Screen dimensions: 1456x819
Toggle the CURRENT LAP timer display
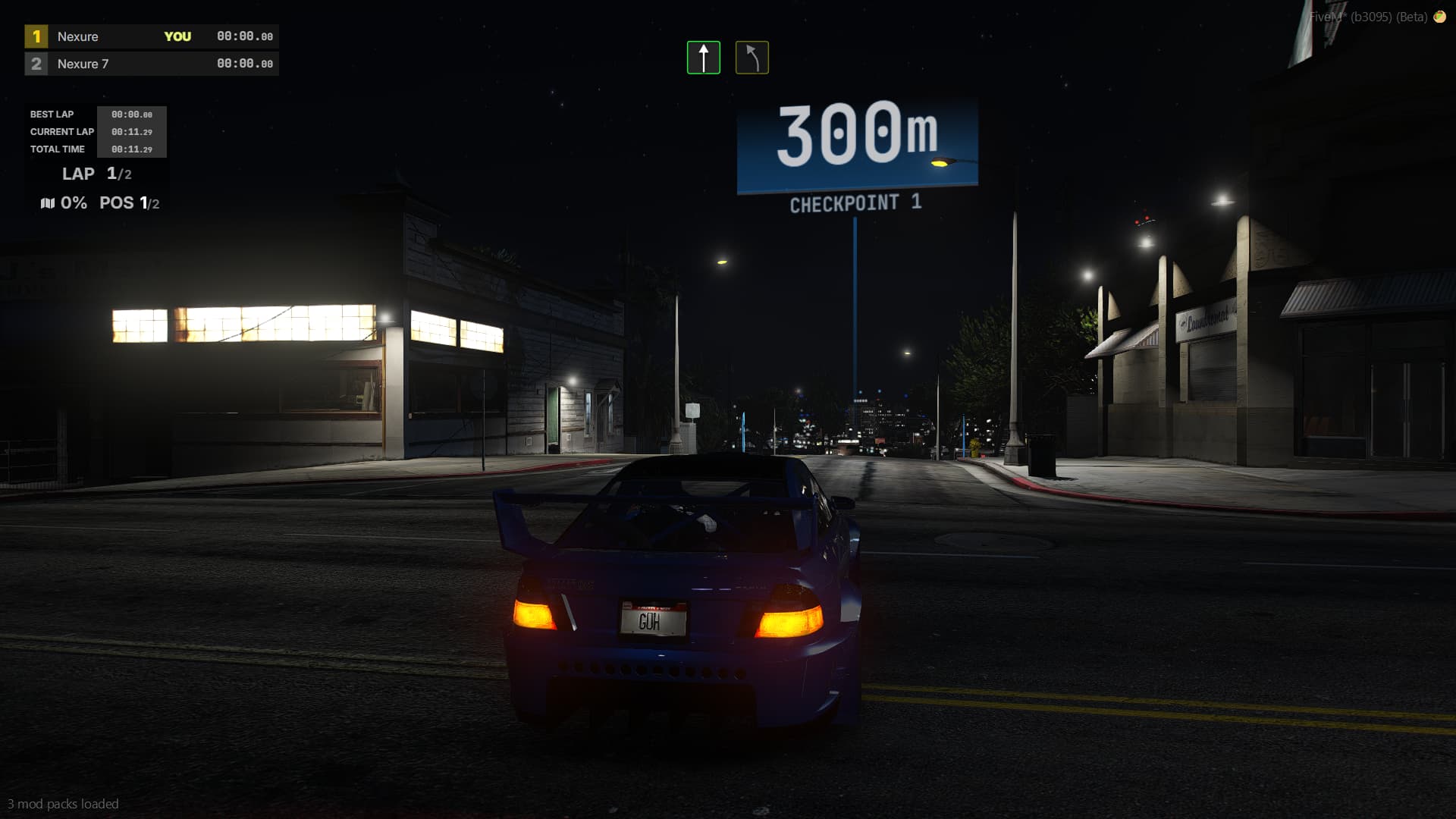[x=61, y=131]
